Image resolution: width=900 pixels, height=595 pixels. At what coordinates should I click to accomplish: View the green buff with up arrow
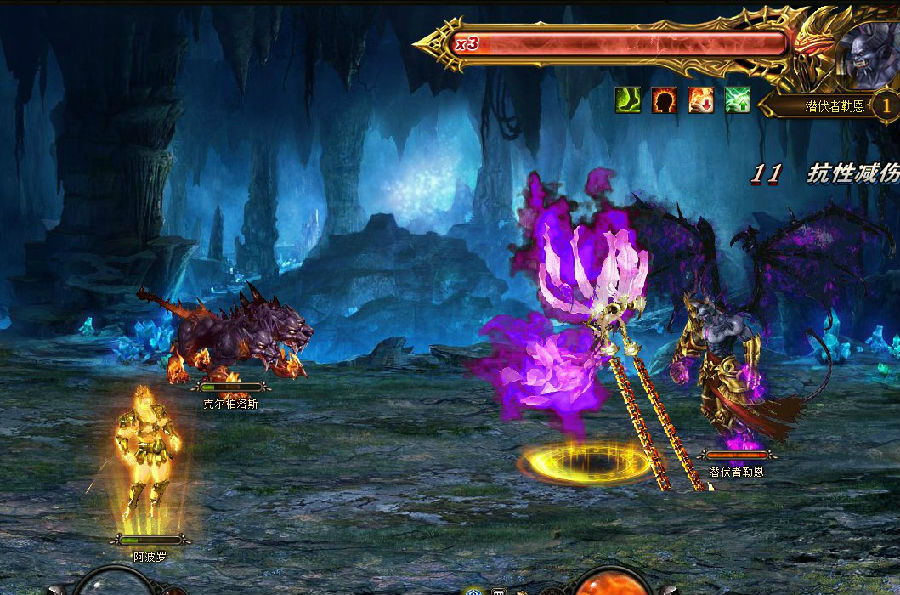click(x=738, y=100)
